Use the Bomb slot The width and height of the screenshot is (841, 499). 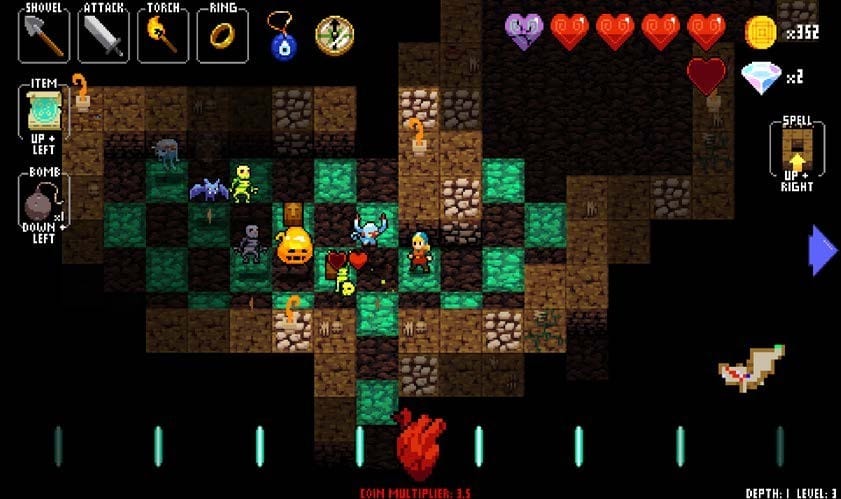pos(44,201)
